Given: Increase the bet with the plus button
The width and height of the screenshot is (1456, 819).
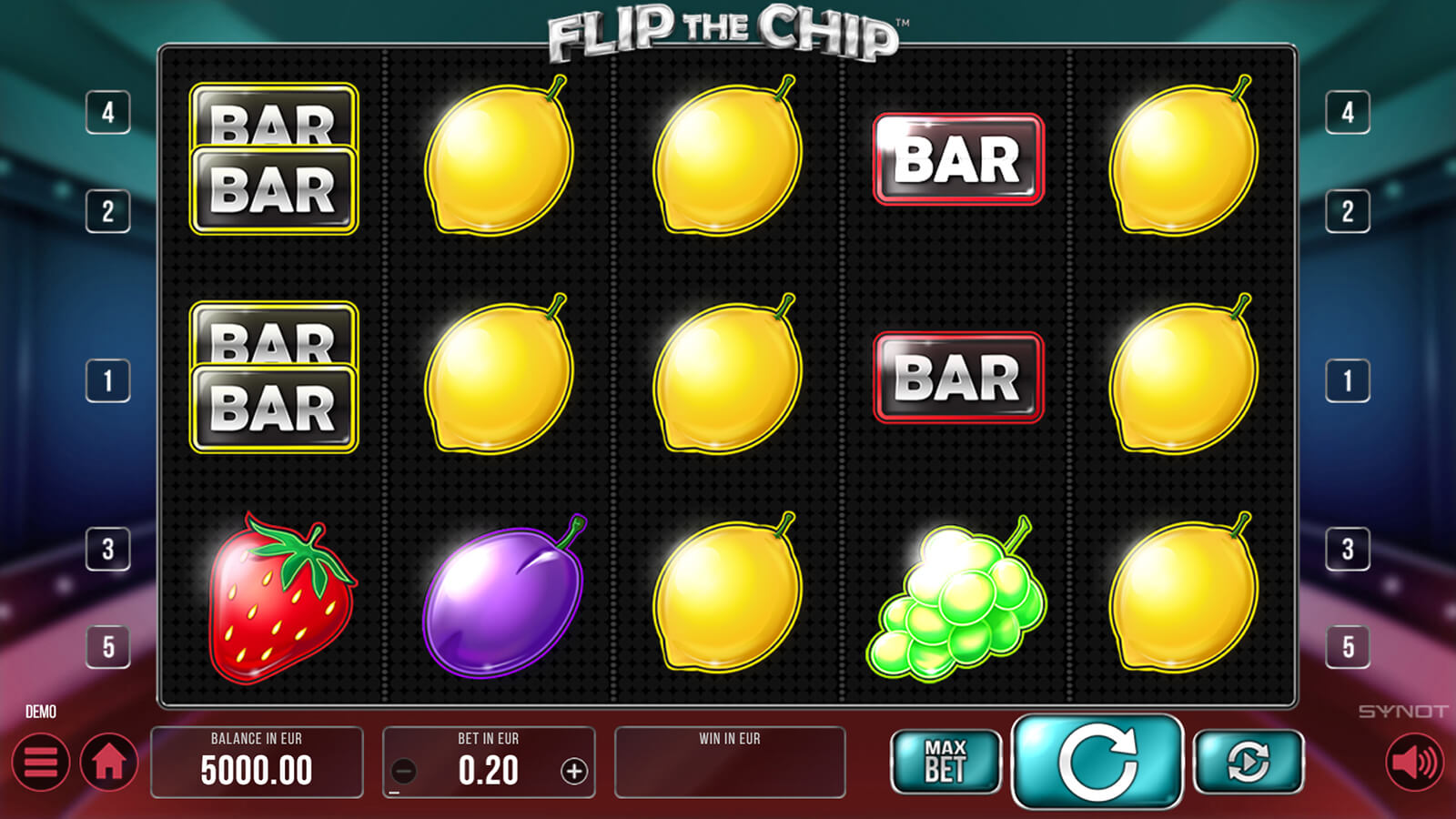Looking at the screenshot, I should pos(573,772).
